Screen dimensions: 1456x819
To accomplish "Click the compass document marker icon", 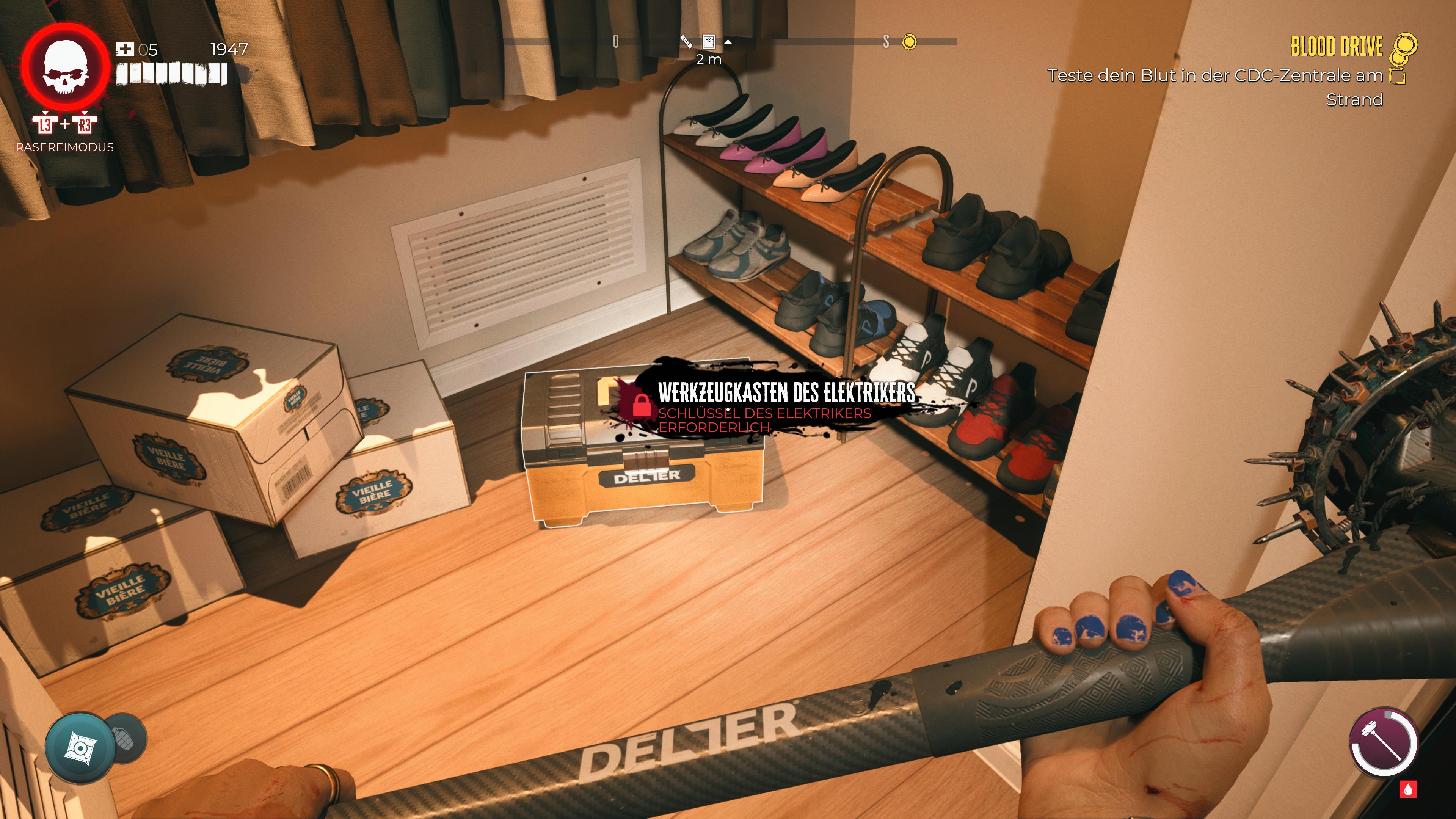I will click(708, 41).
